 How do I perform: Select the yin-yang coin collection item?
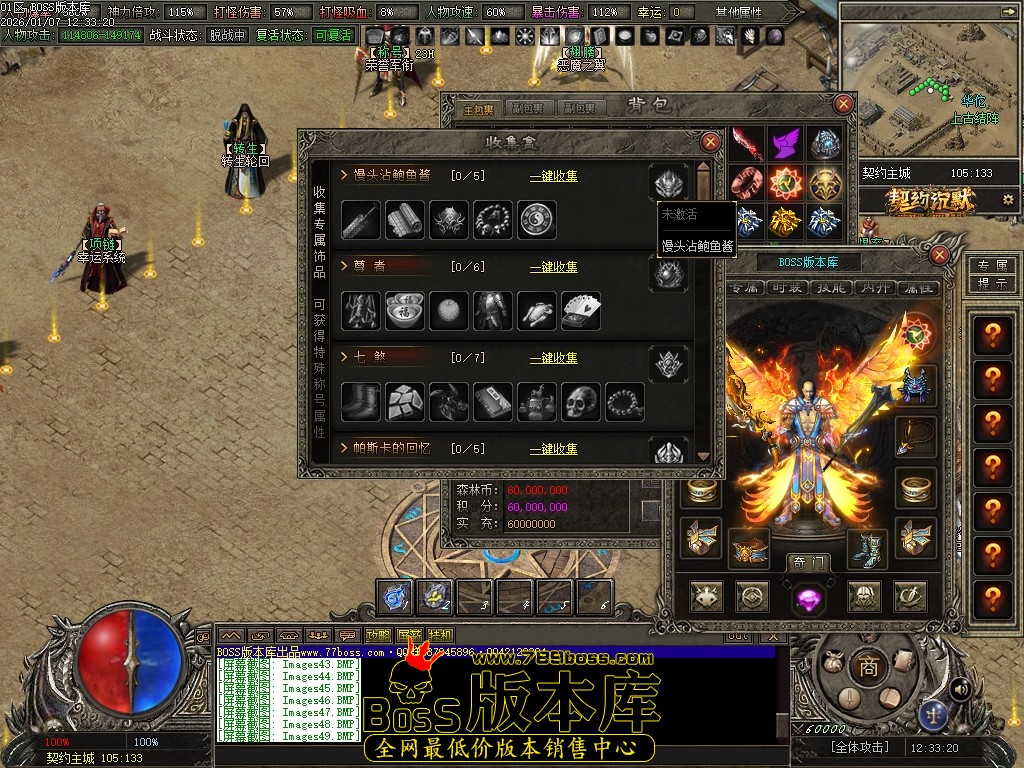coord(537,220)
